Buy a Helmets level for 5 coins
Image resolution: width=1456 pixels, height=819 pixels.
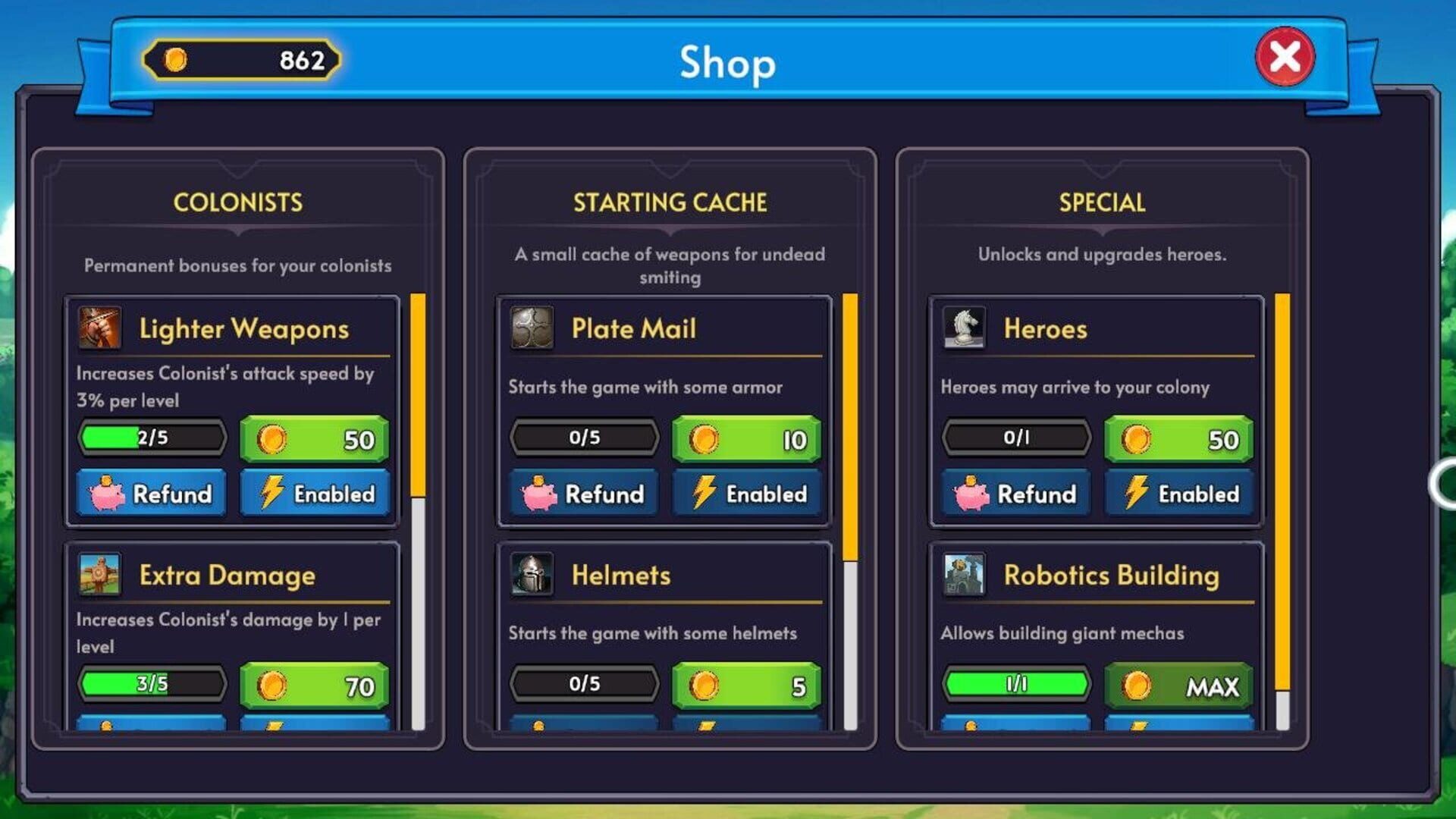tap(747, 685)
